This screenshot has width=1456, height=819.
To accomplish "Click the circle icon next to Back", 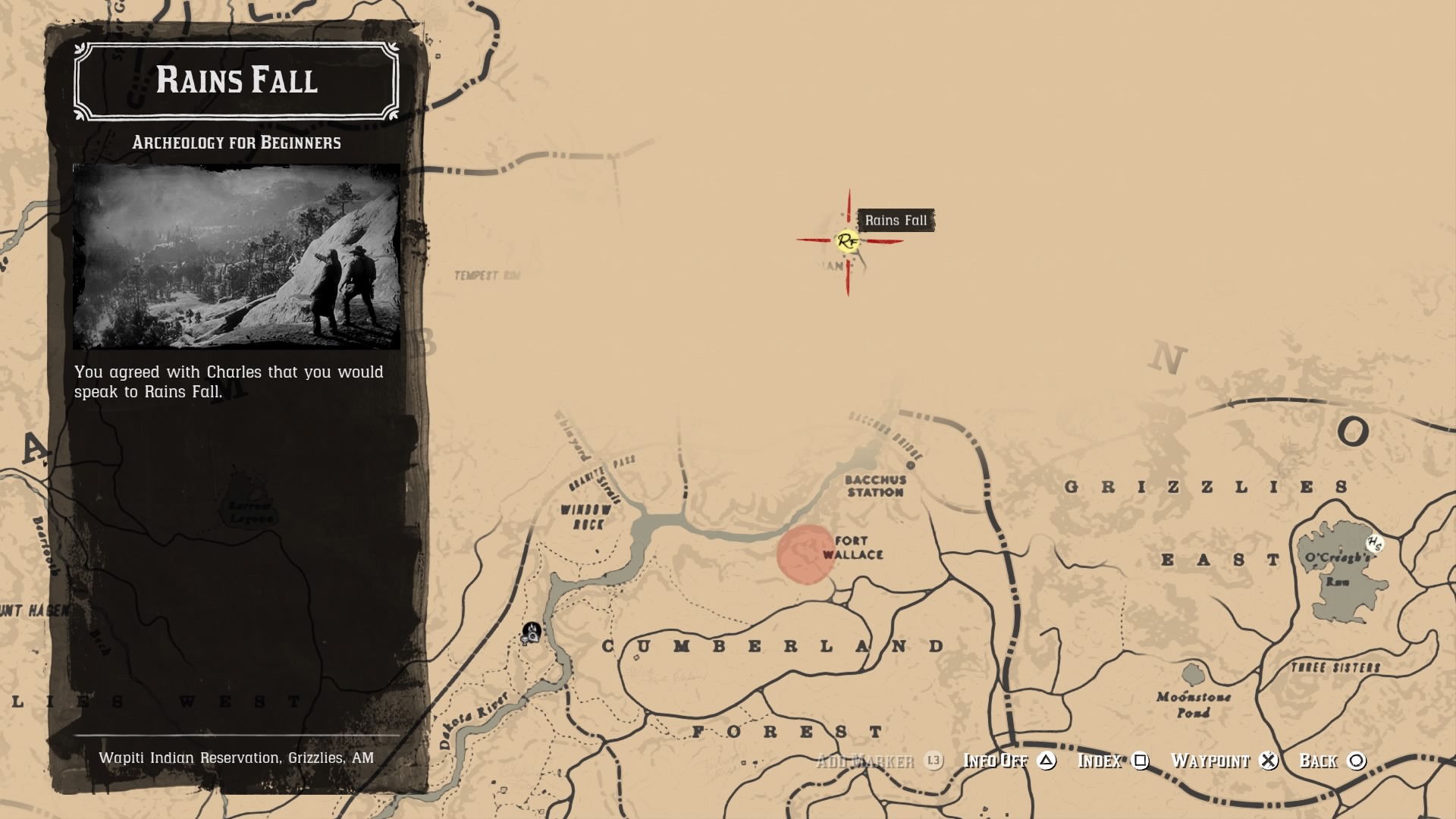I will pos(1357,760).
